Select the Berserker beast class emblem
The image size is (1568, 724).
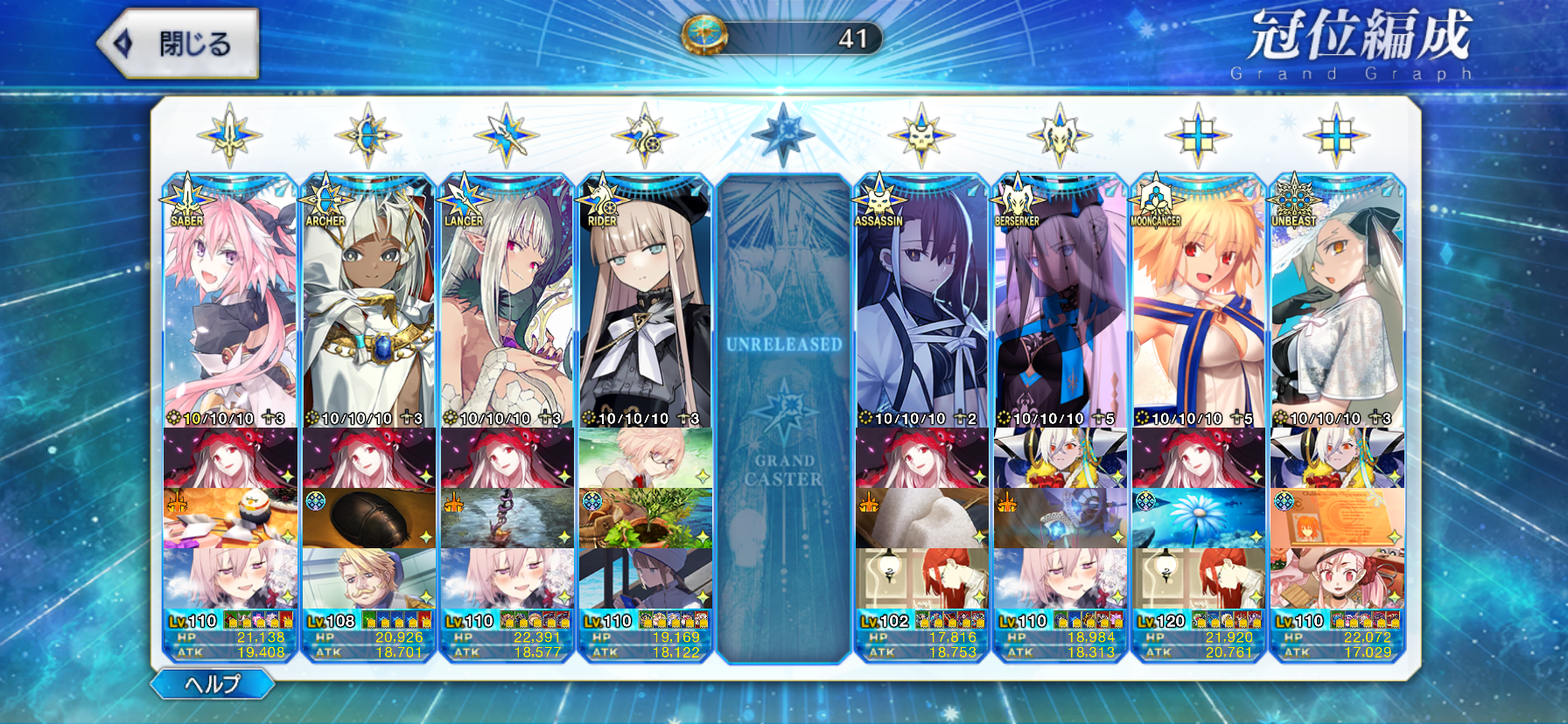pos(1060,136)
